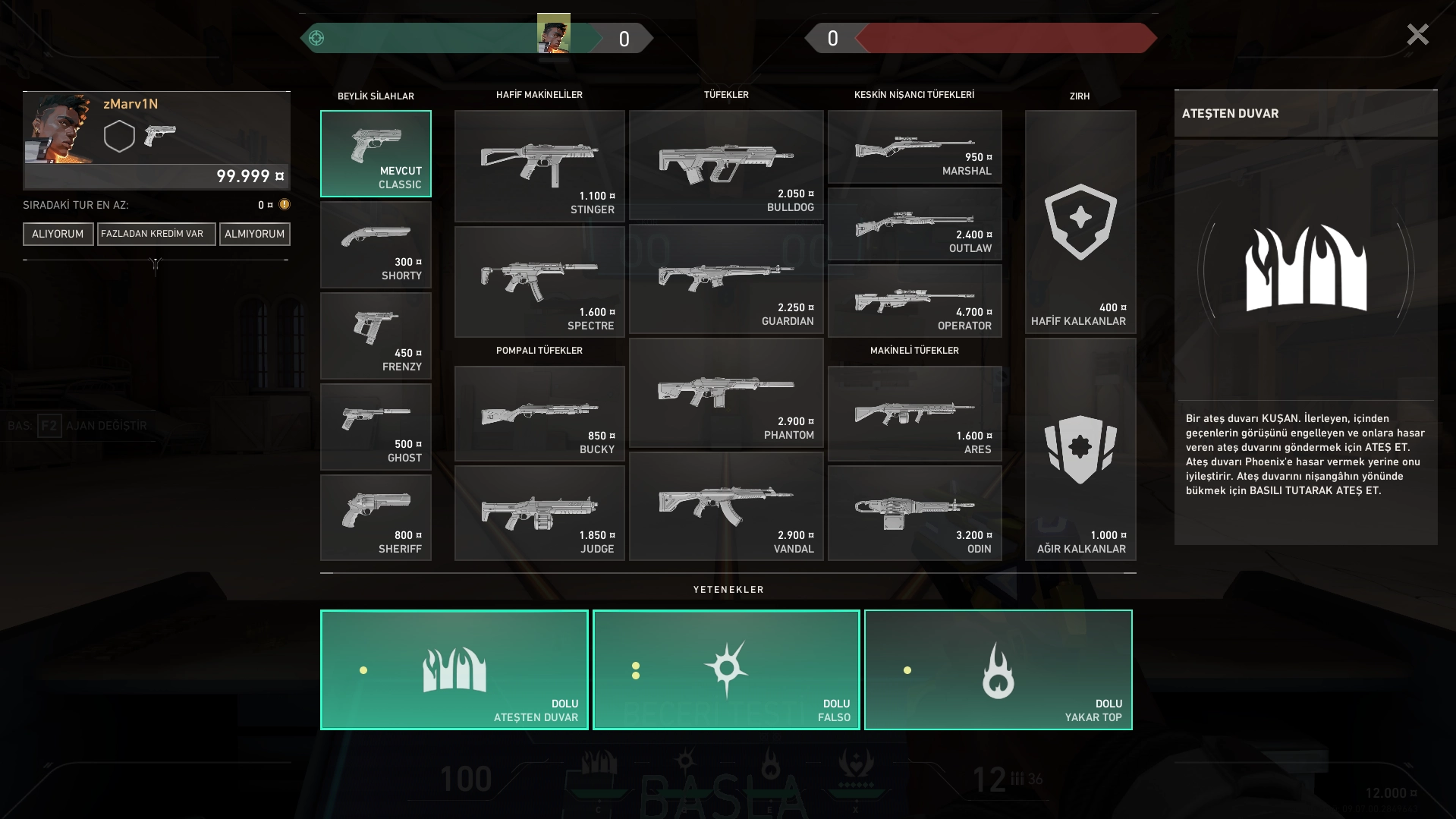This screenshot has width=1456, height=819.
Task: Choose the Yakar Top ability
Action: [x=998, y=669]
